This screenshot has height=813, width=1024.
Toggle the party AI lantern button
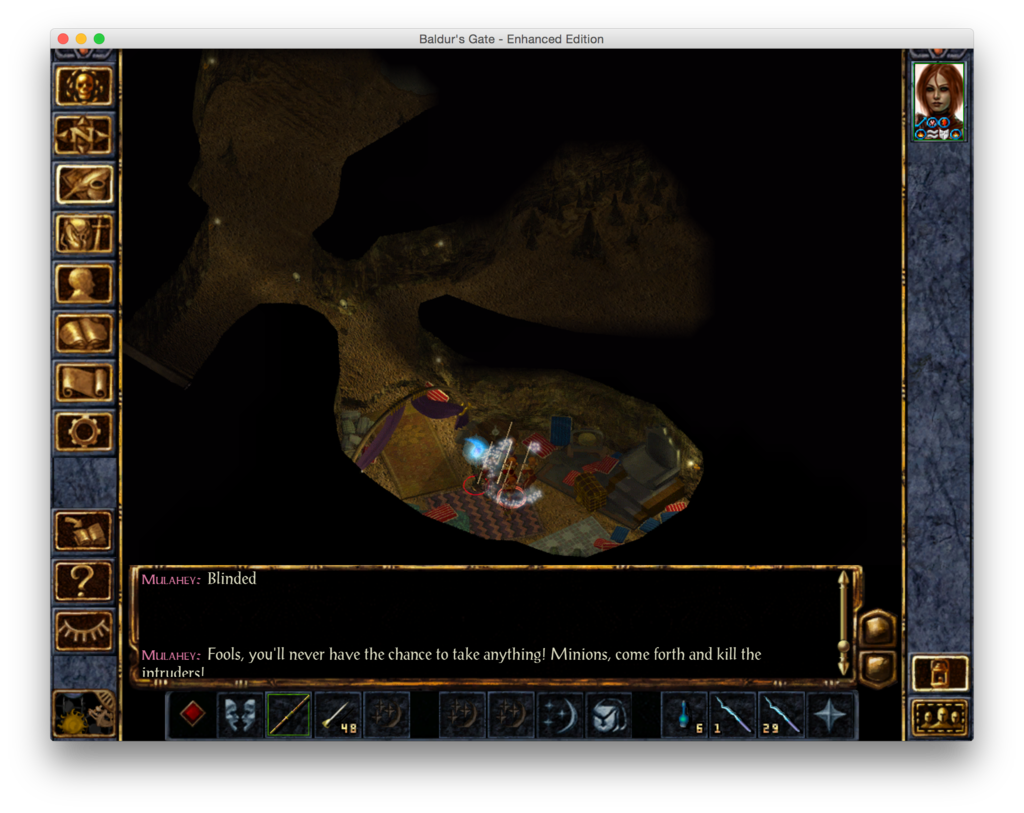tap(940, 672)
